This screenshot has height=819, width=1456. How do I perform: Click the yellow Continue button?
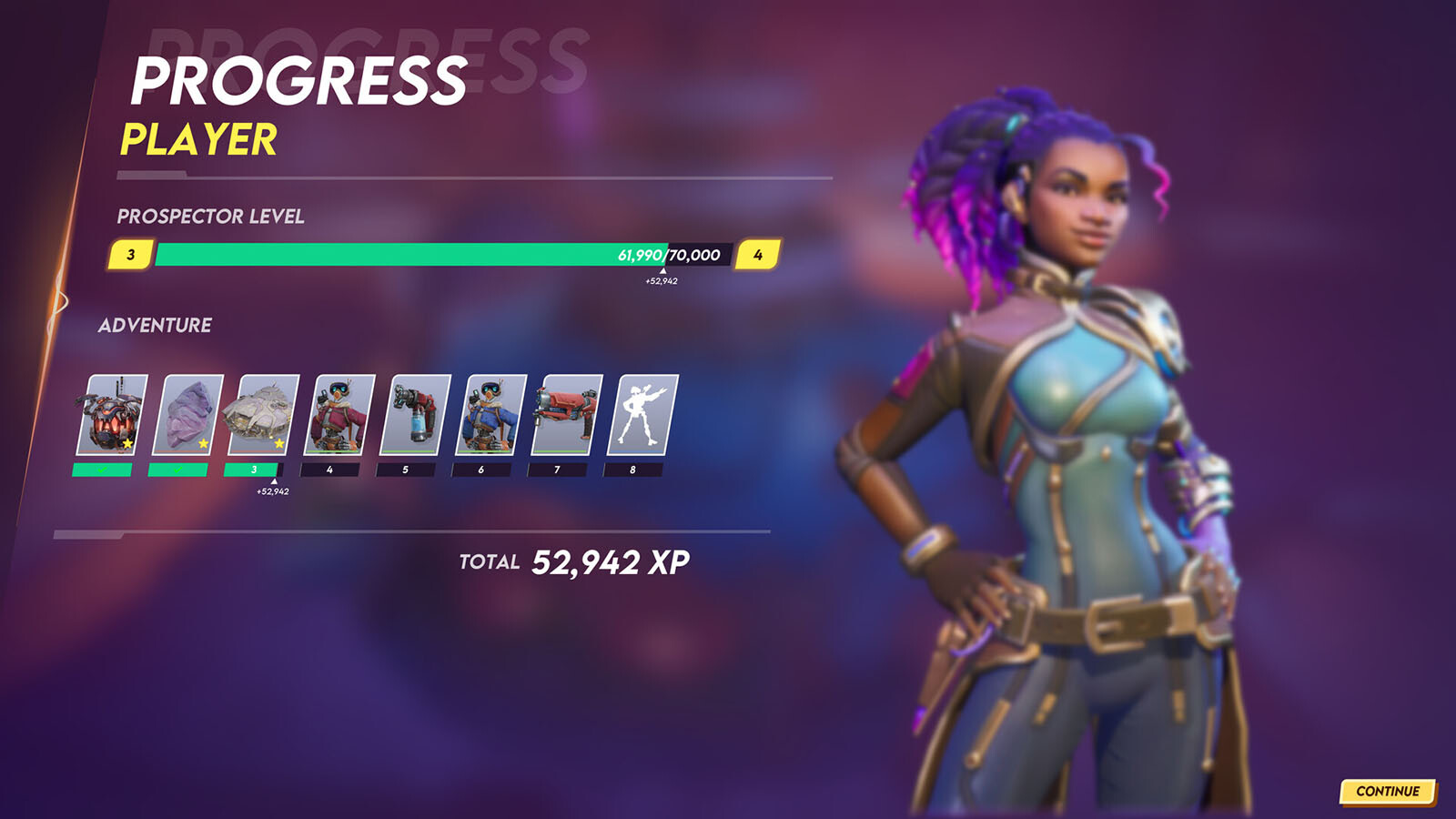tap(1387, 791)
